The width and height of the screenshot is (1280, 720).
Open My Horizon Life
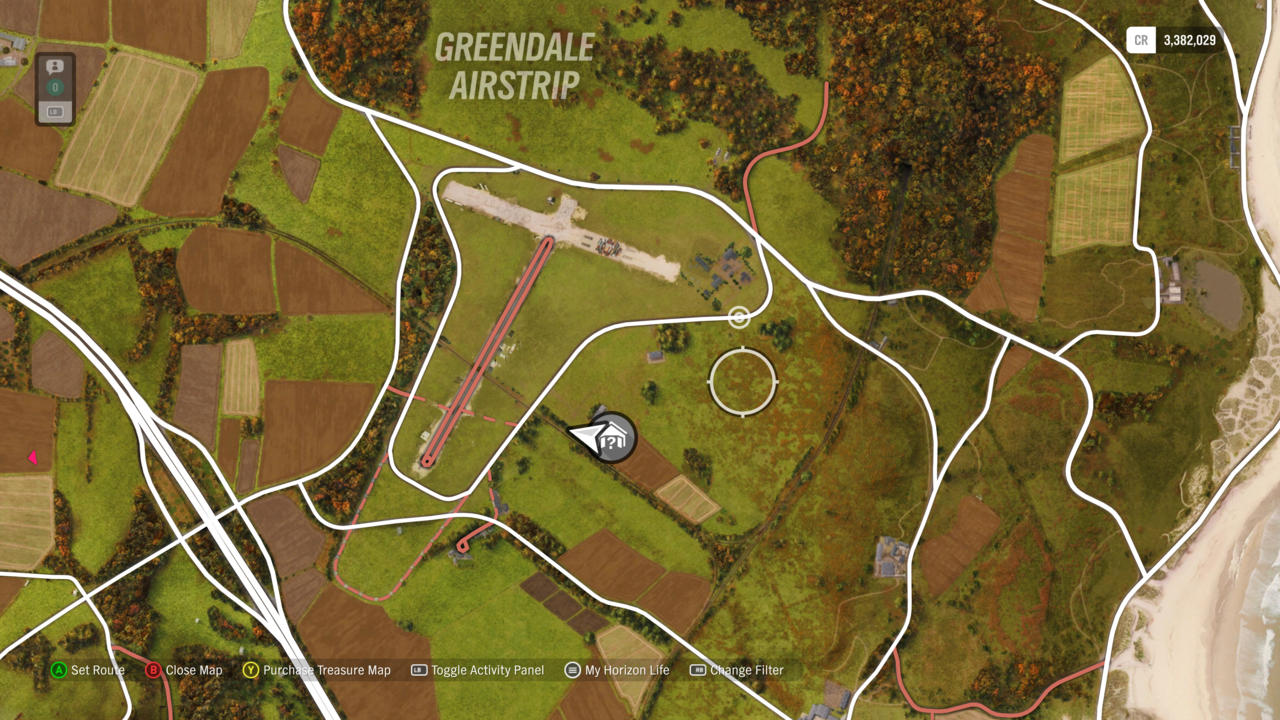tap(617, 670)
